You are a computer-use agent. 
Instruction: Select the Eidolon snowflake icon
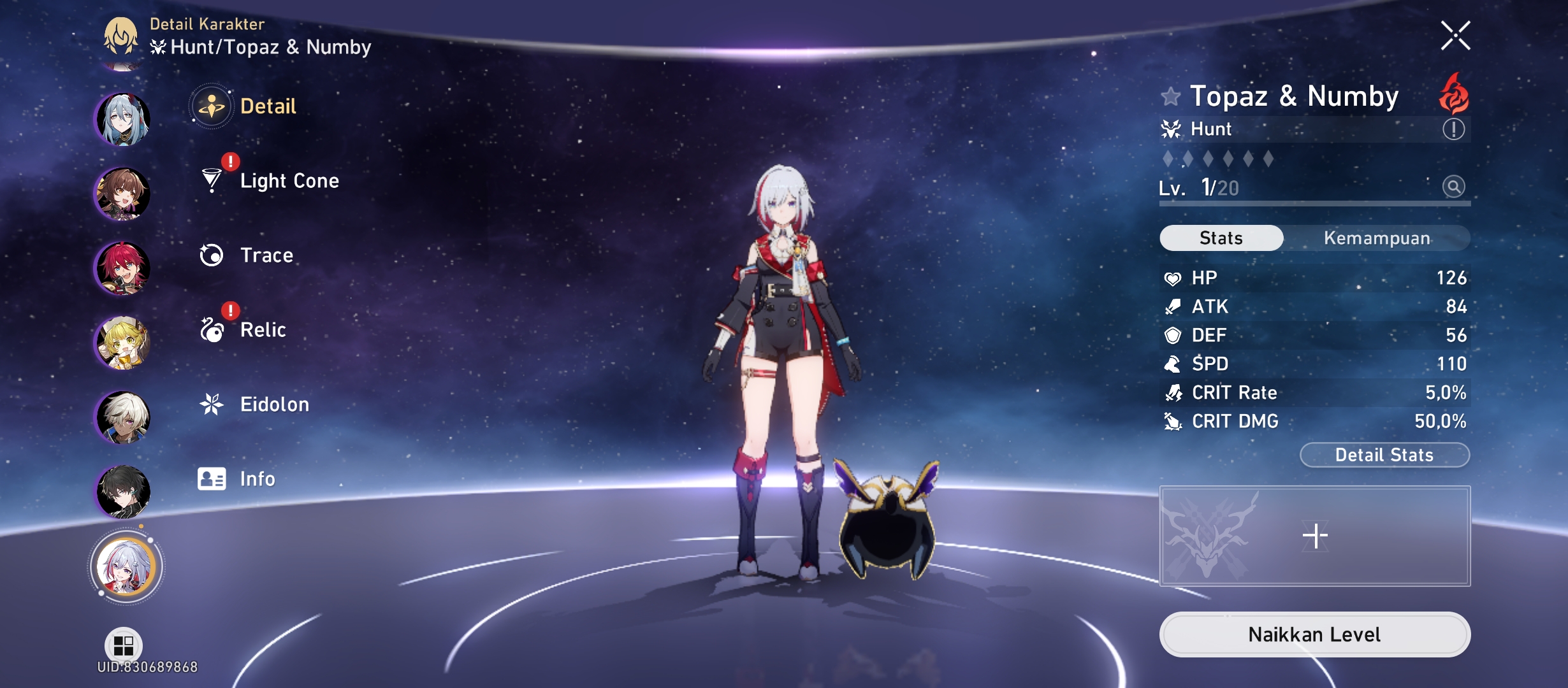point(213,403)
